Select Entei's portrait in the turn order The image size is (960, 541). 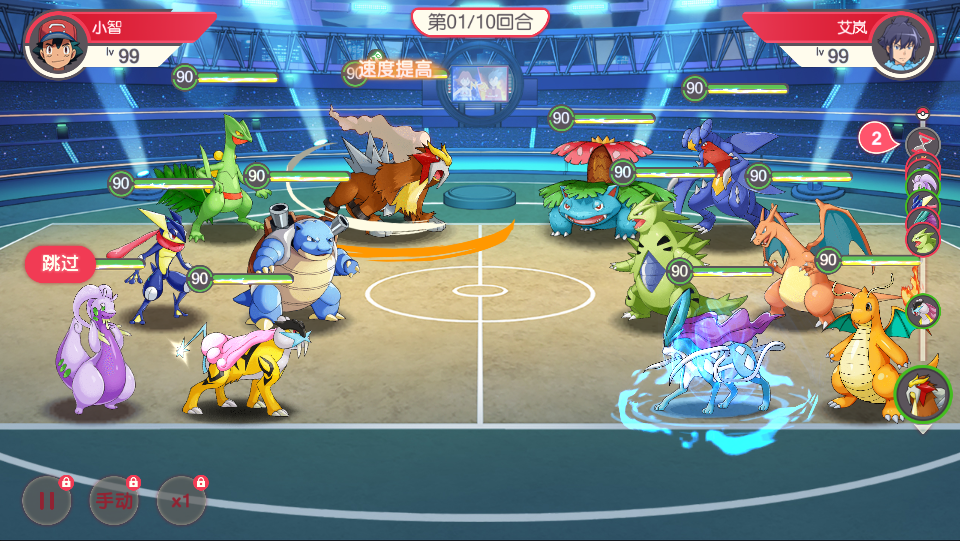pyautogui.click(x=923, y=393)
